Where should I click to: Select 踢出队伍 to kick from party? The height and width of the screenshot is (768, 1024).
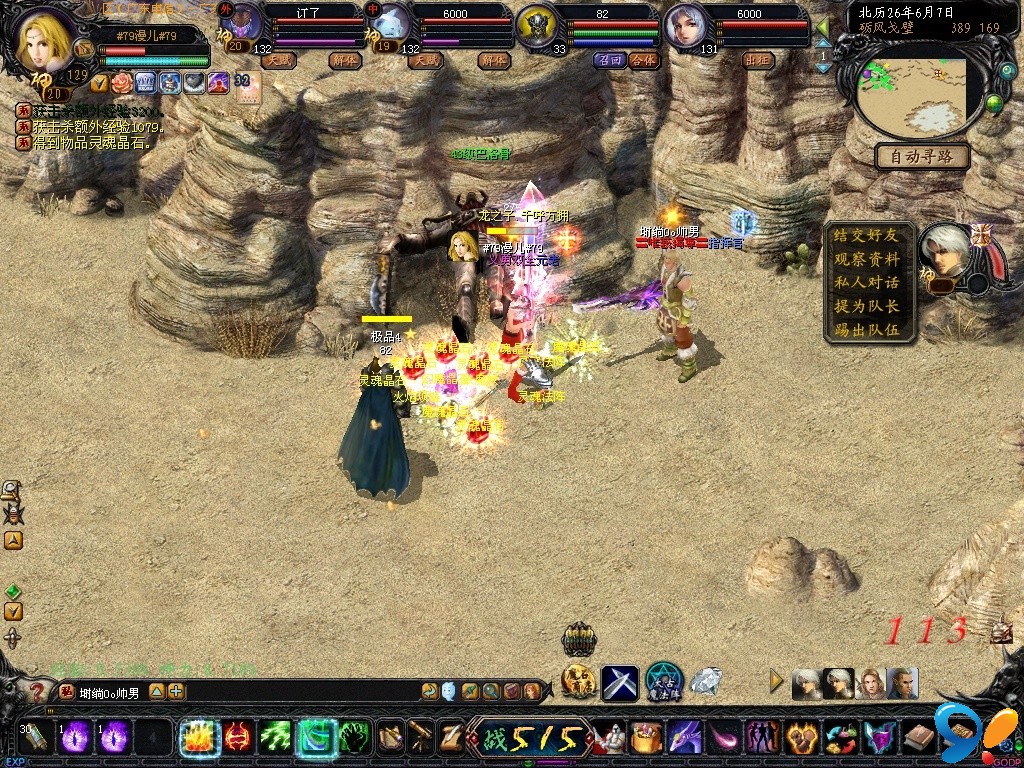(x=866, y=329)
